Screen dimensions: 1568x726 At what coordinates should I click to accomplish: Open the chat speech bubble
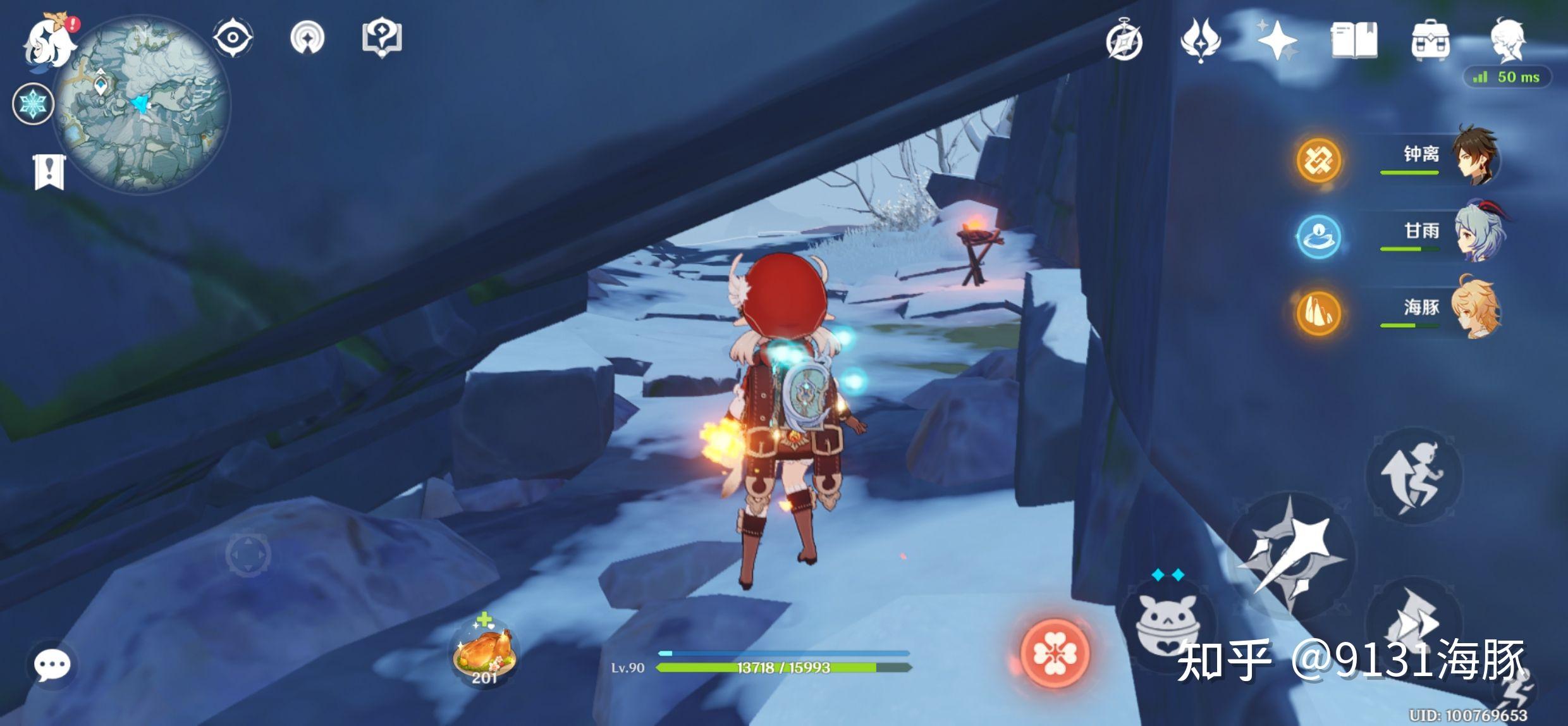click(x=52, y=665)
